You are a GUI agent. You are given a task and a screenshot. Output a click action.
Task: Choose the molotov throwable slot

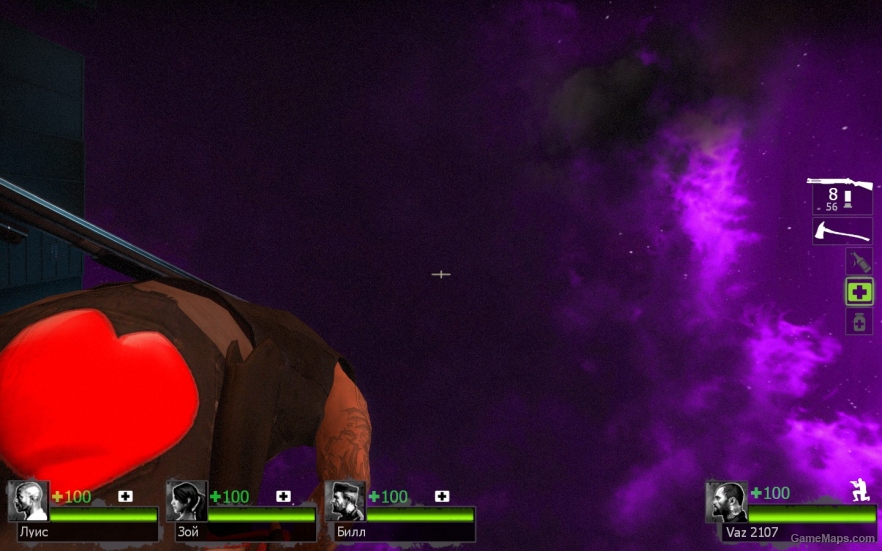click(x=858, y=262)
